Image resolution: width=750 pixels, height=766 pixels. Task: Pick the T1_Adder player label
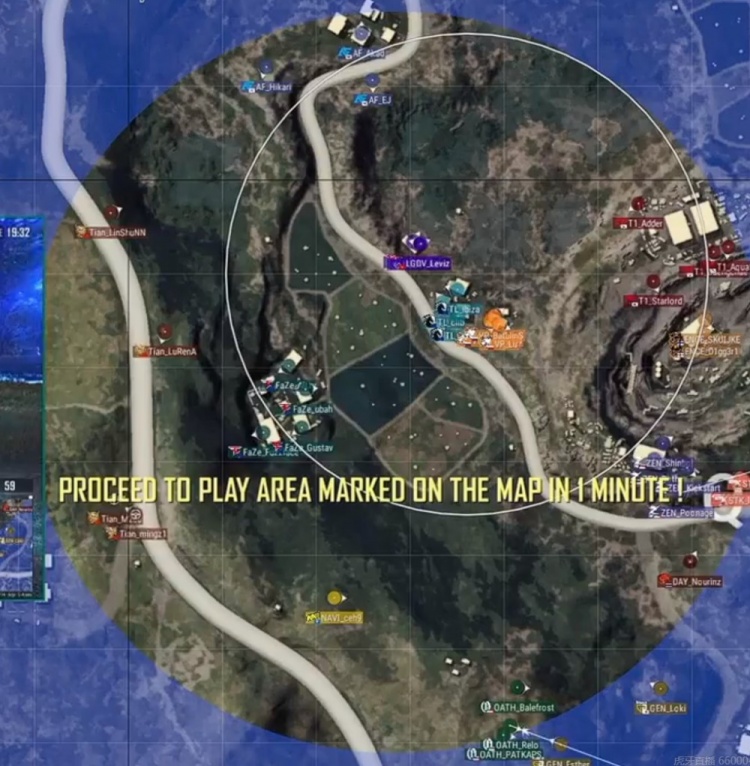(x=645, y=223)
